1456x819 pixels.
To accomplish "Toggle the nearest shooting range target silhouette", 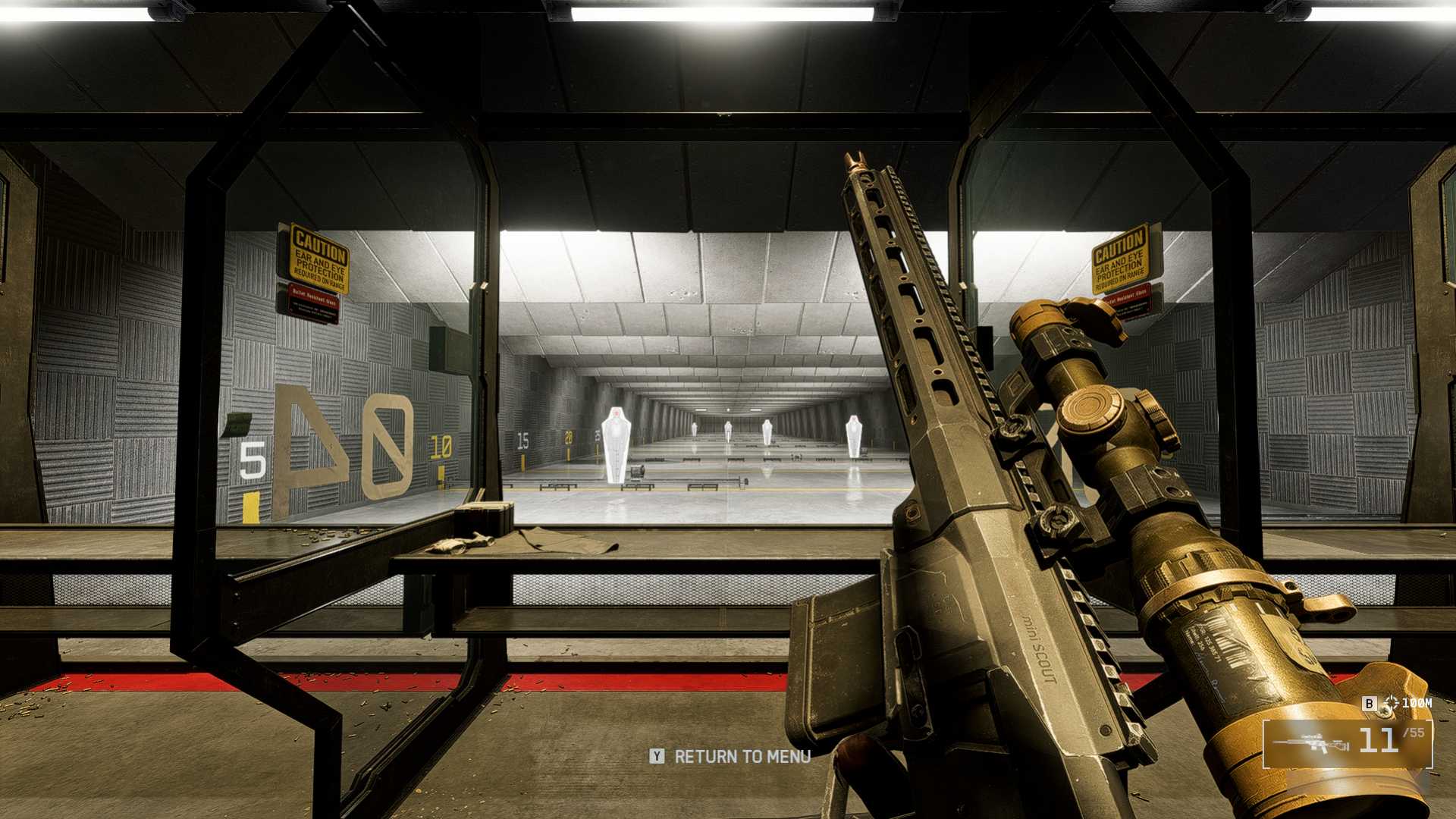I will click(x=616, y=440).
